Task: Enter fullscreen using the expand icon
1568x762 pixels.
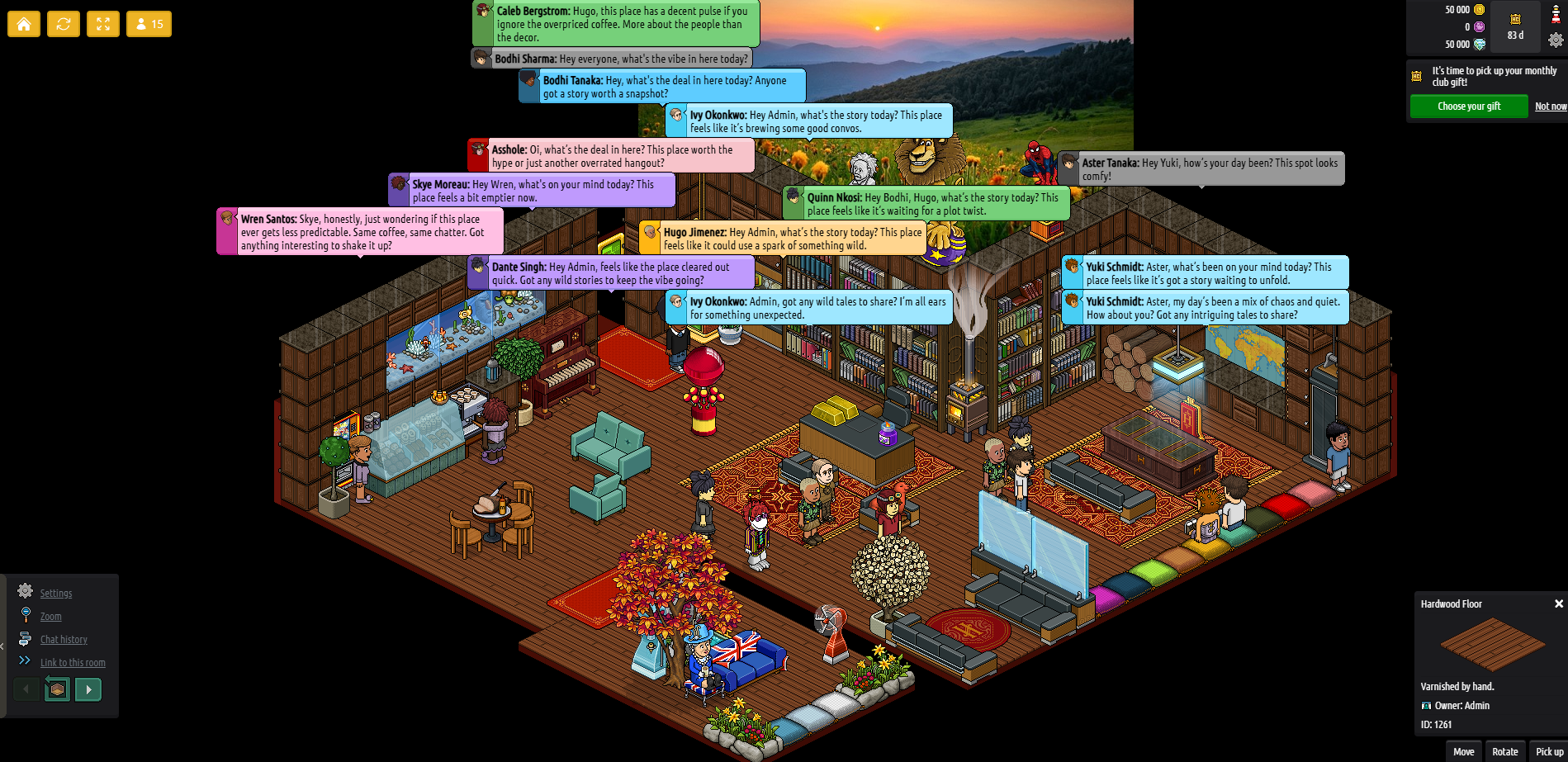Action: (x=102, y=24)
